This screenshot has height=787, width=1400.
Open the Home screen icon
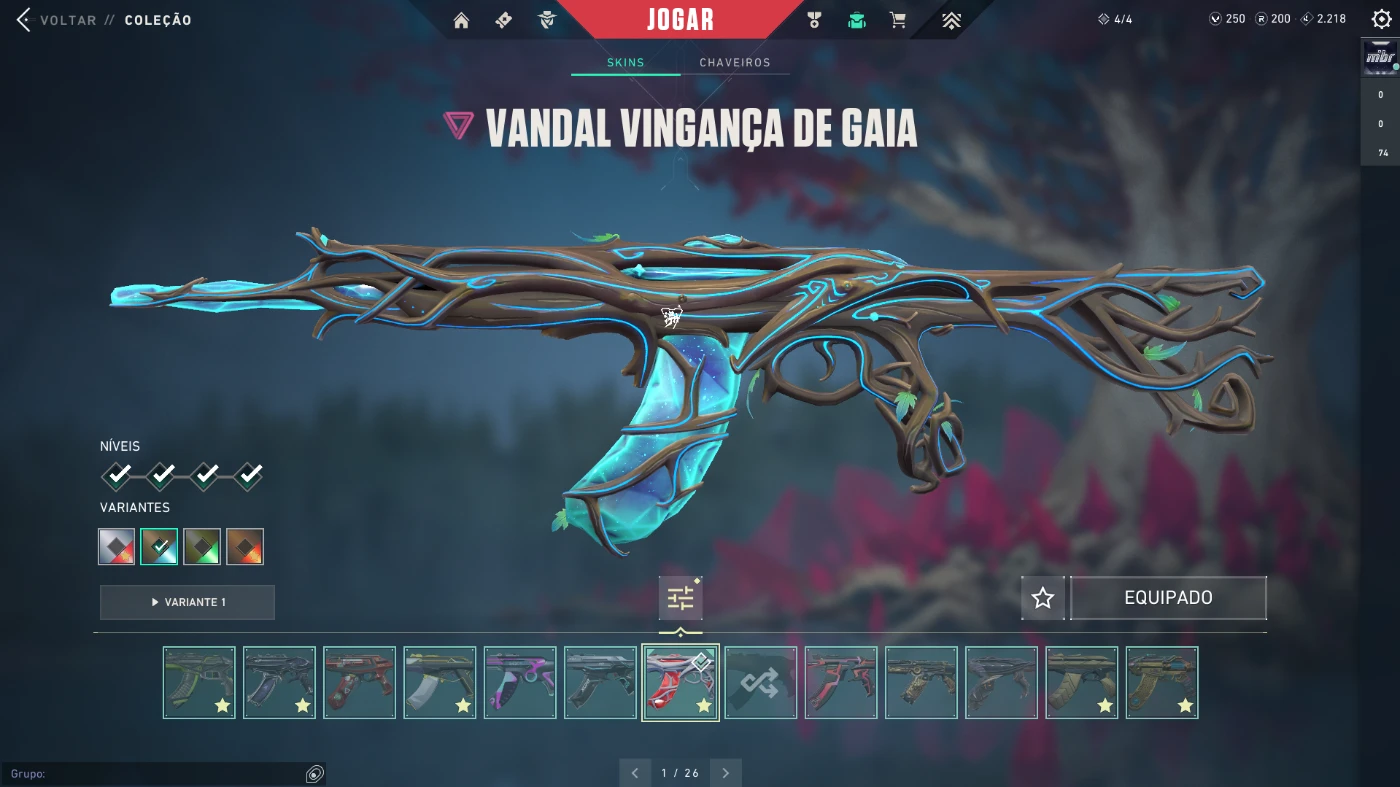coord(460,20)
